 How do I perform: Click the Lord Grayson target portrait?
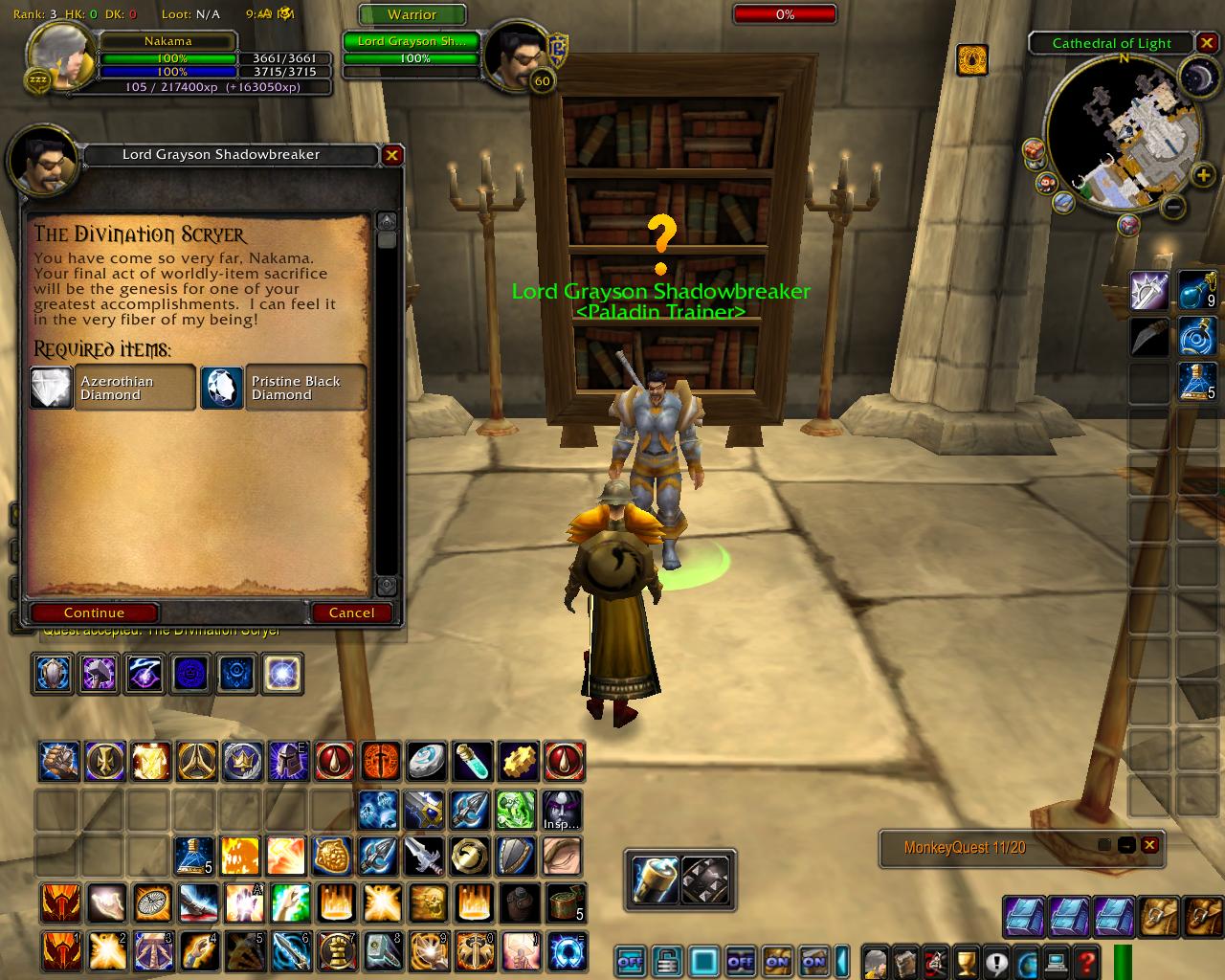click(512, 59)
